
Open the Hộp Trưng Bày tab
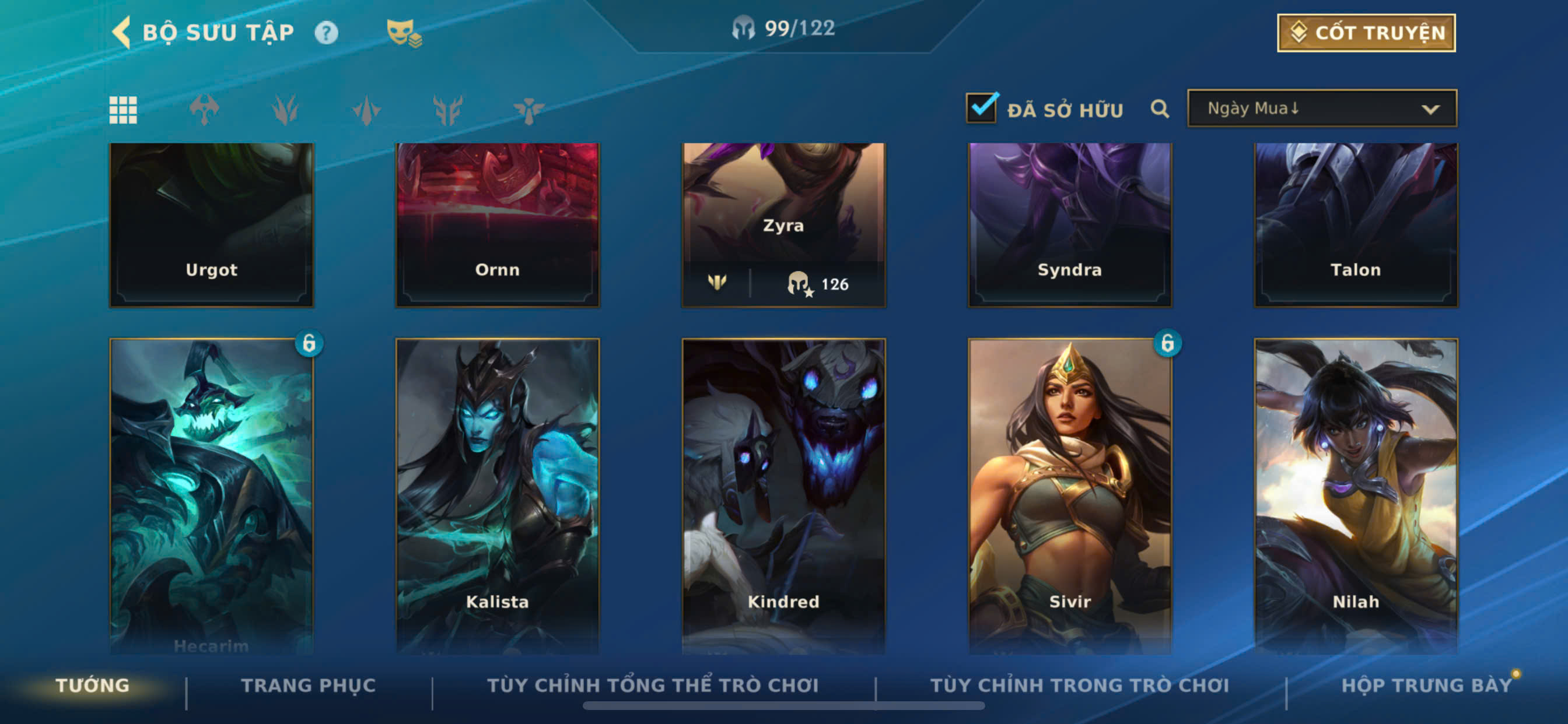[x=1426, y=686]
